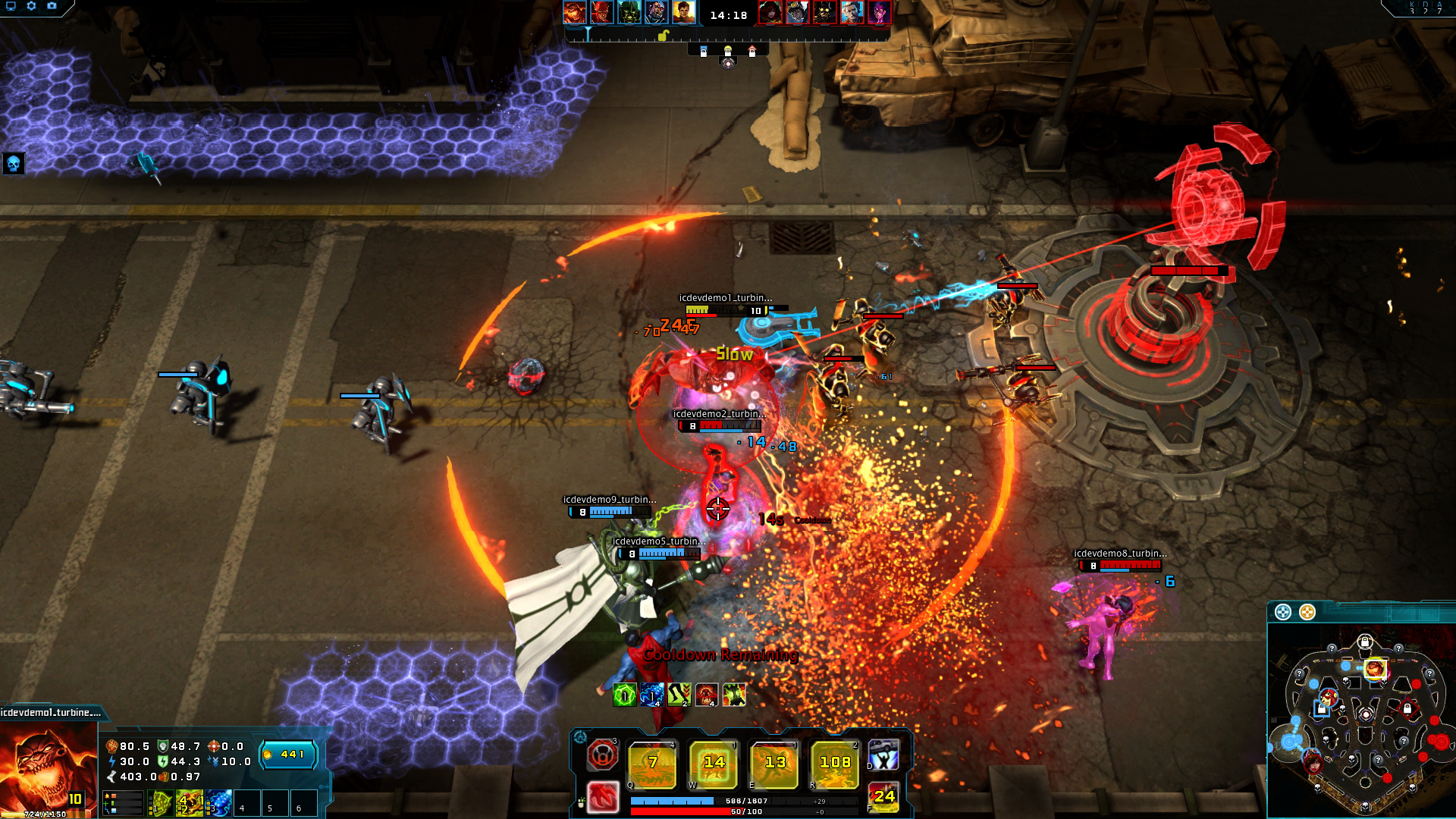Click the blue skull icon on left edge

pos(14,163)
